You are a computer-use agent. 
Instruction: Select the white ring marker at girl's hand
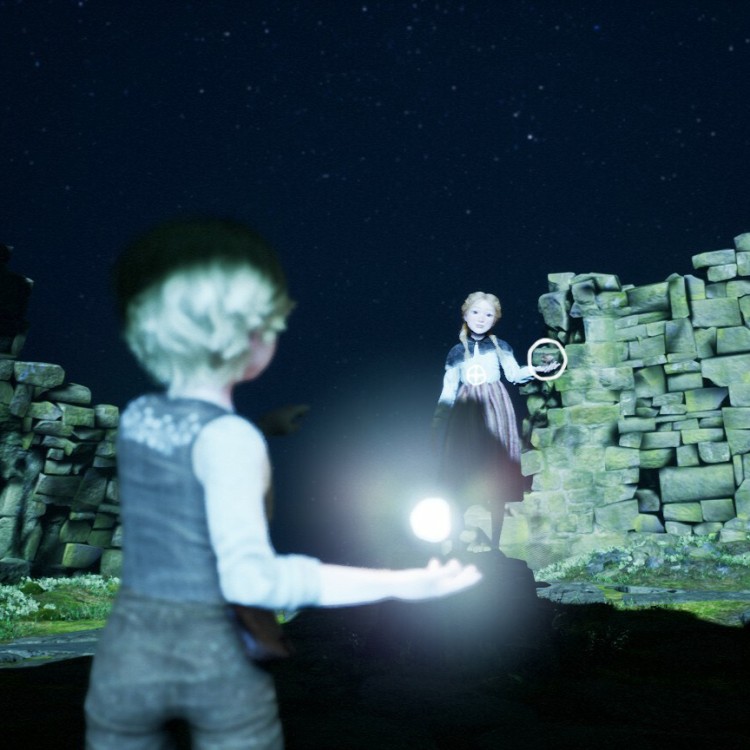pos(547,358)
